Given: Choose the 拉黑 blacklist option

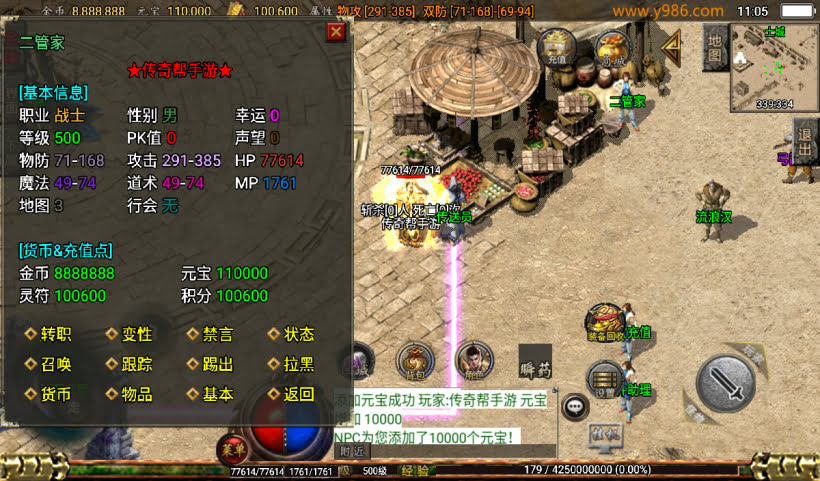Looking at the screenshot, I should (298, 364).
